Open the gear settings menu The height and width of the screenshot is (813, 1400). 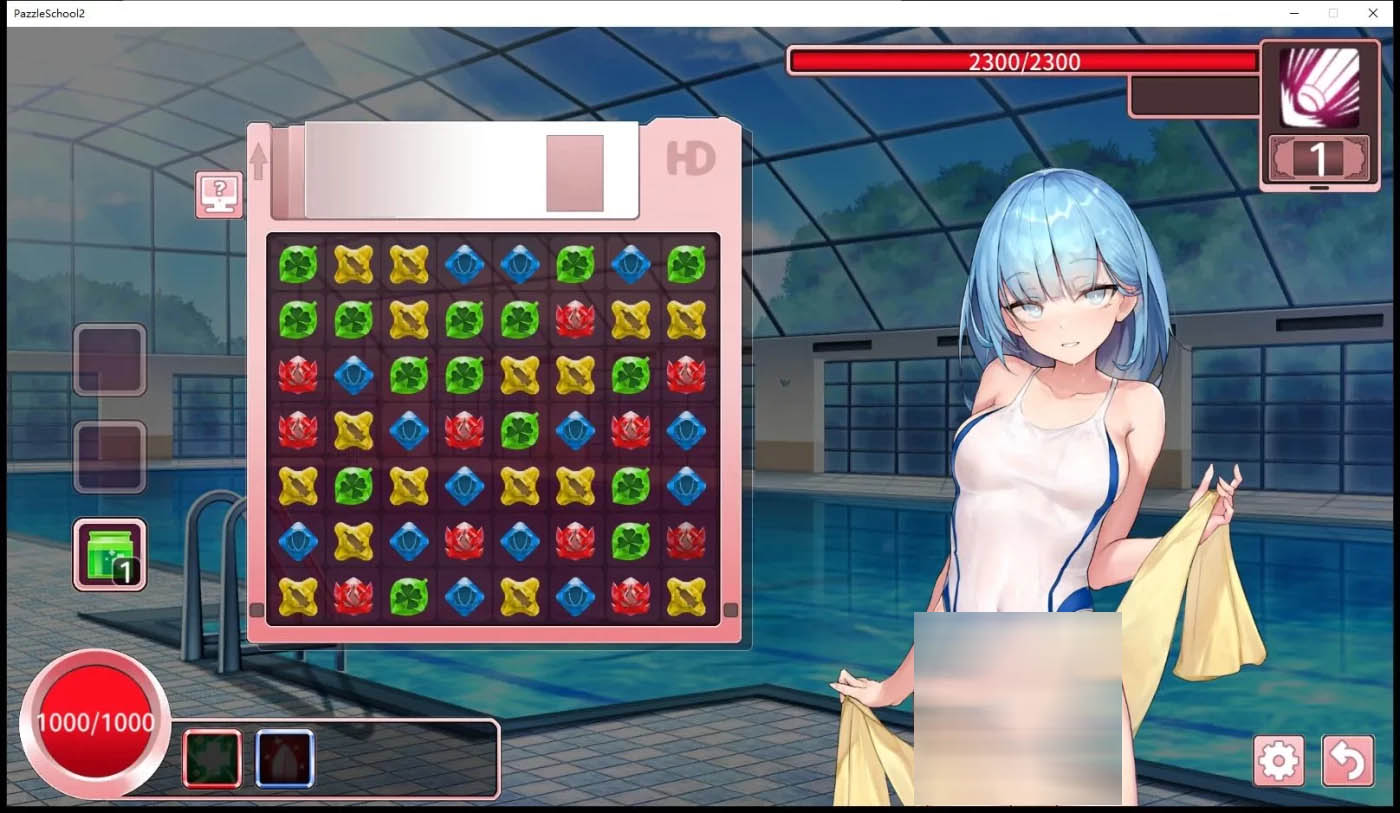point(1279,762)
